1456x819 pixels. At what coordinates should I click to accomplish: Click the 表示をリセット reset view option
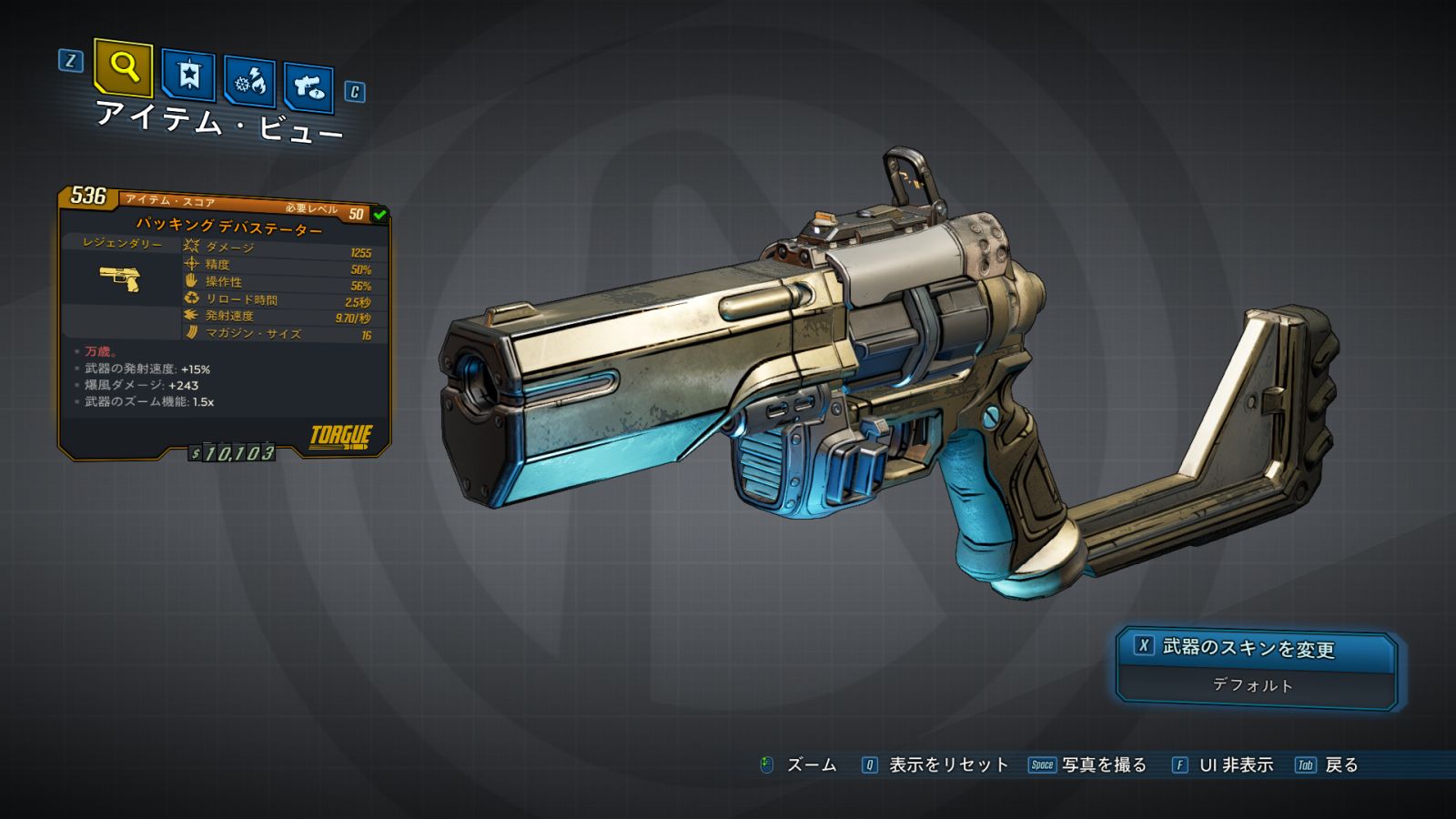point(946,765)
